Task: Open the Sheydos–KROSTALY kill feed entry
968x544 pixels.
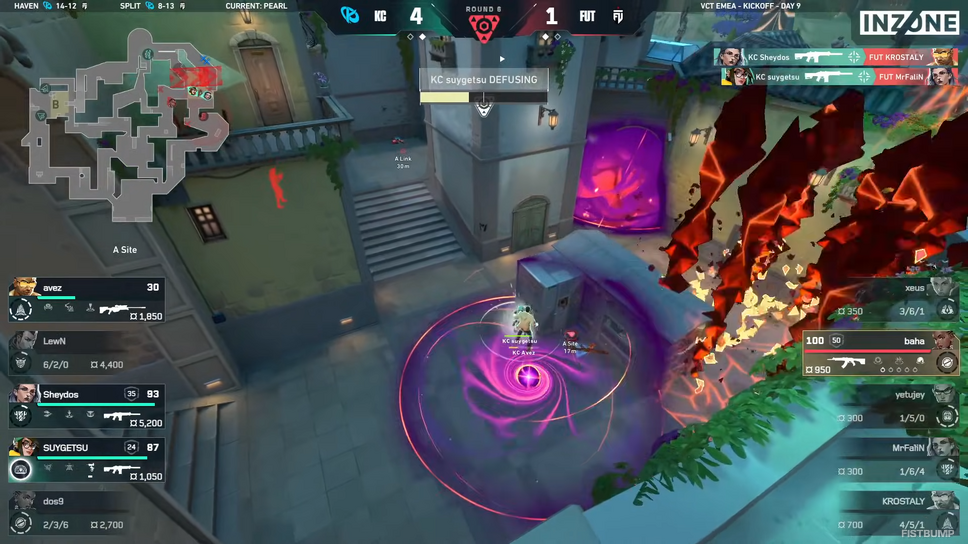Action: pos(835,57)
